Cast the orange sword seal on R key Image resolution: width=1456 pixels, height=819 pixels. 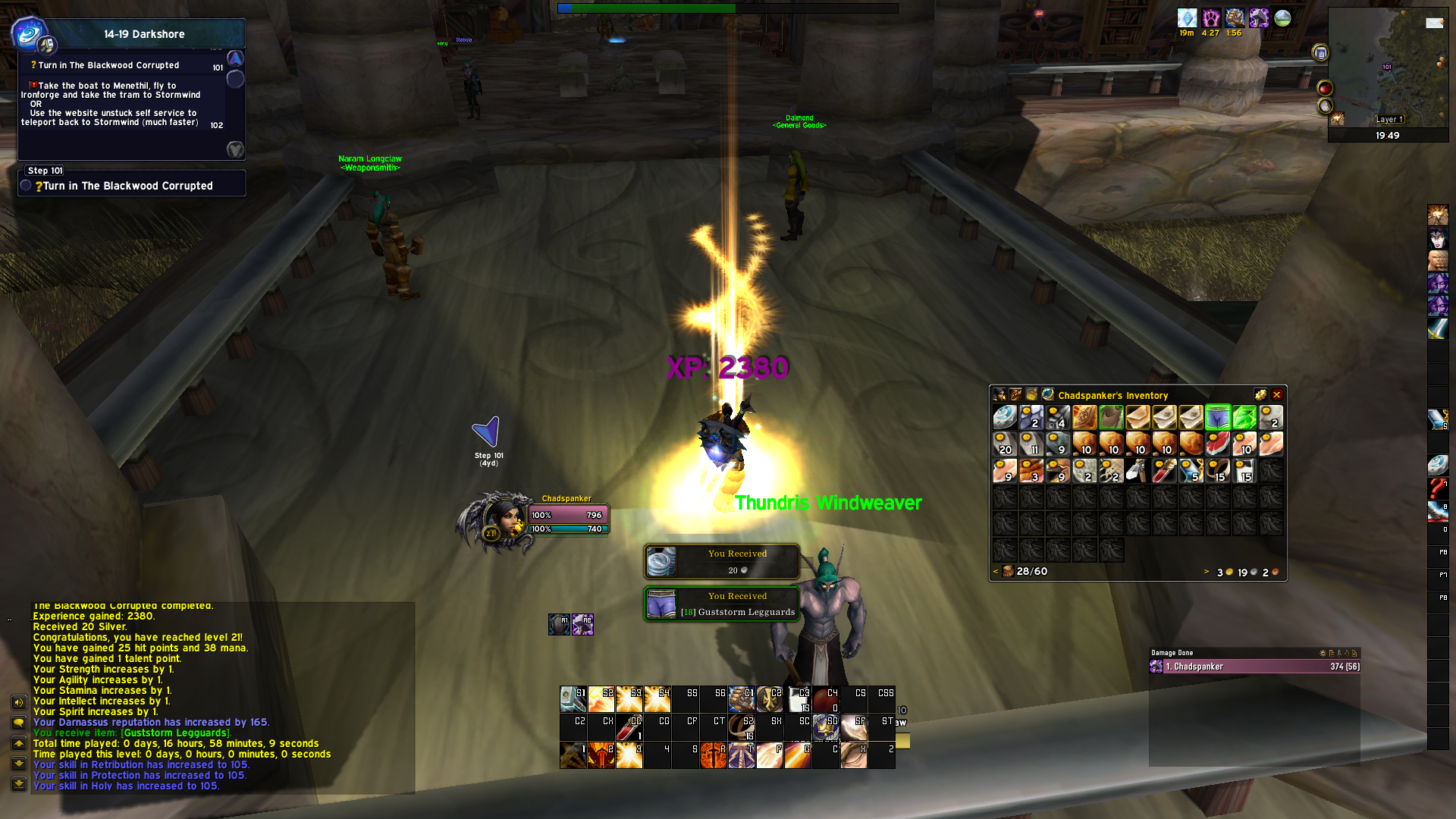[713, 755]
